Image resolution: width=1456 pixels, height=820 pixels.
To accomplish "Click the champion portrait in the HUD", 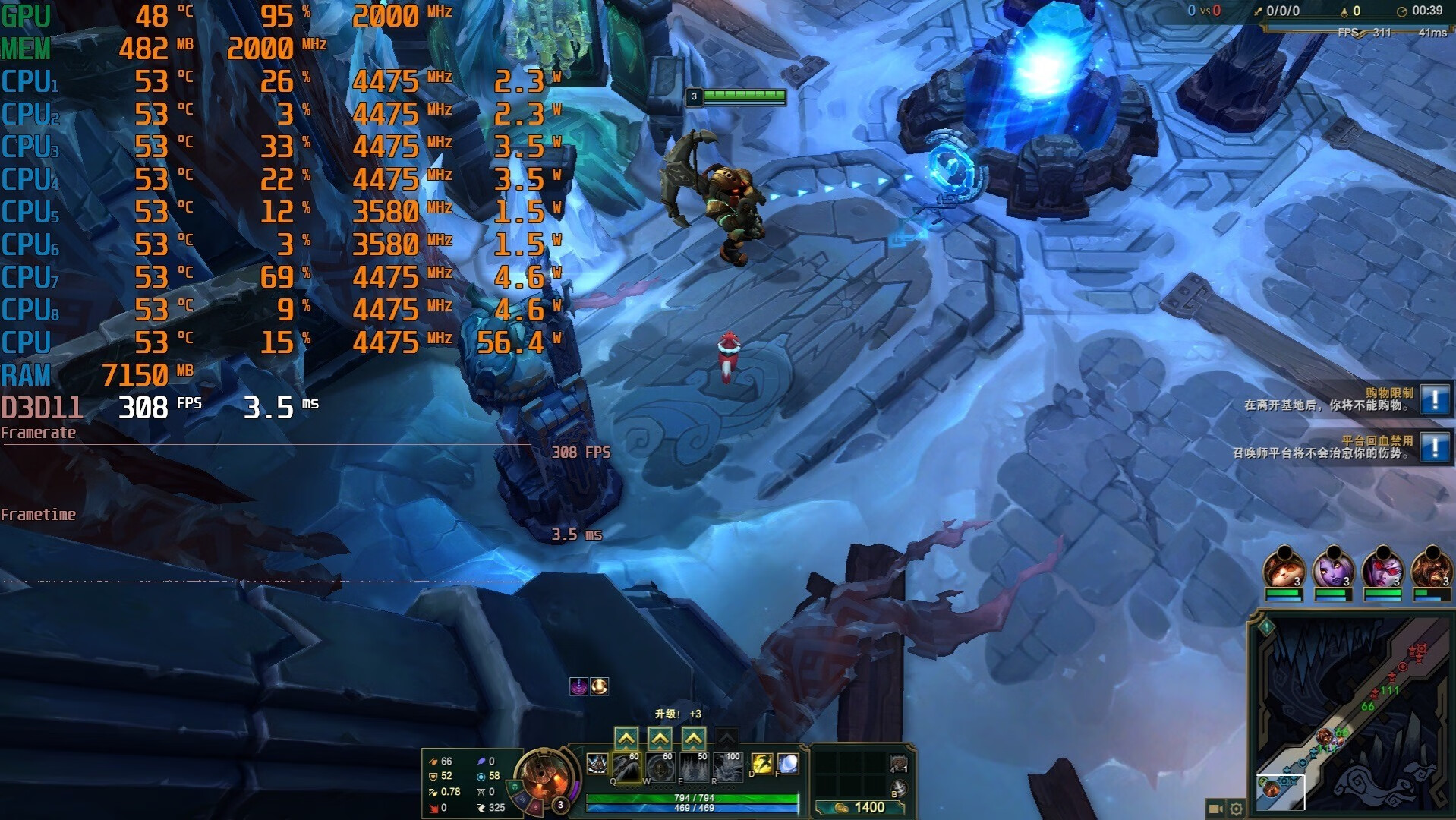I will [x=544, y=776].
